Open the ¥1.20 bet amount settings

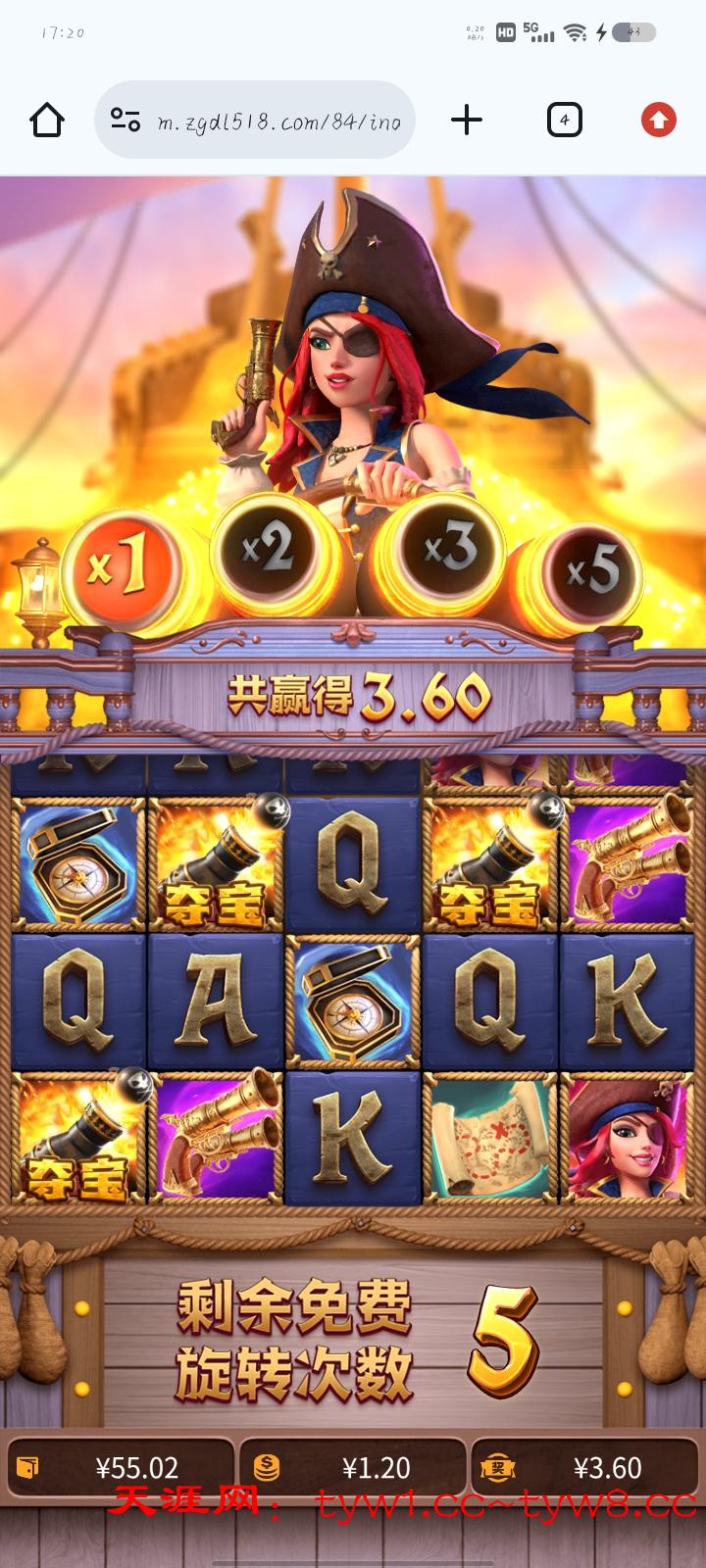tap(353, 1467)
